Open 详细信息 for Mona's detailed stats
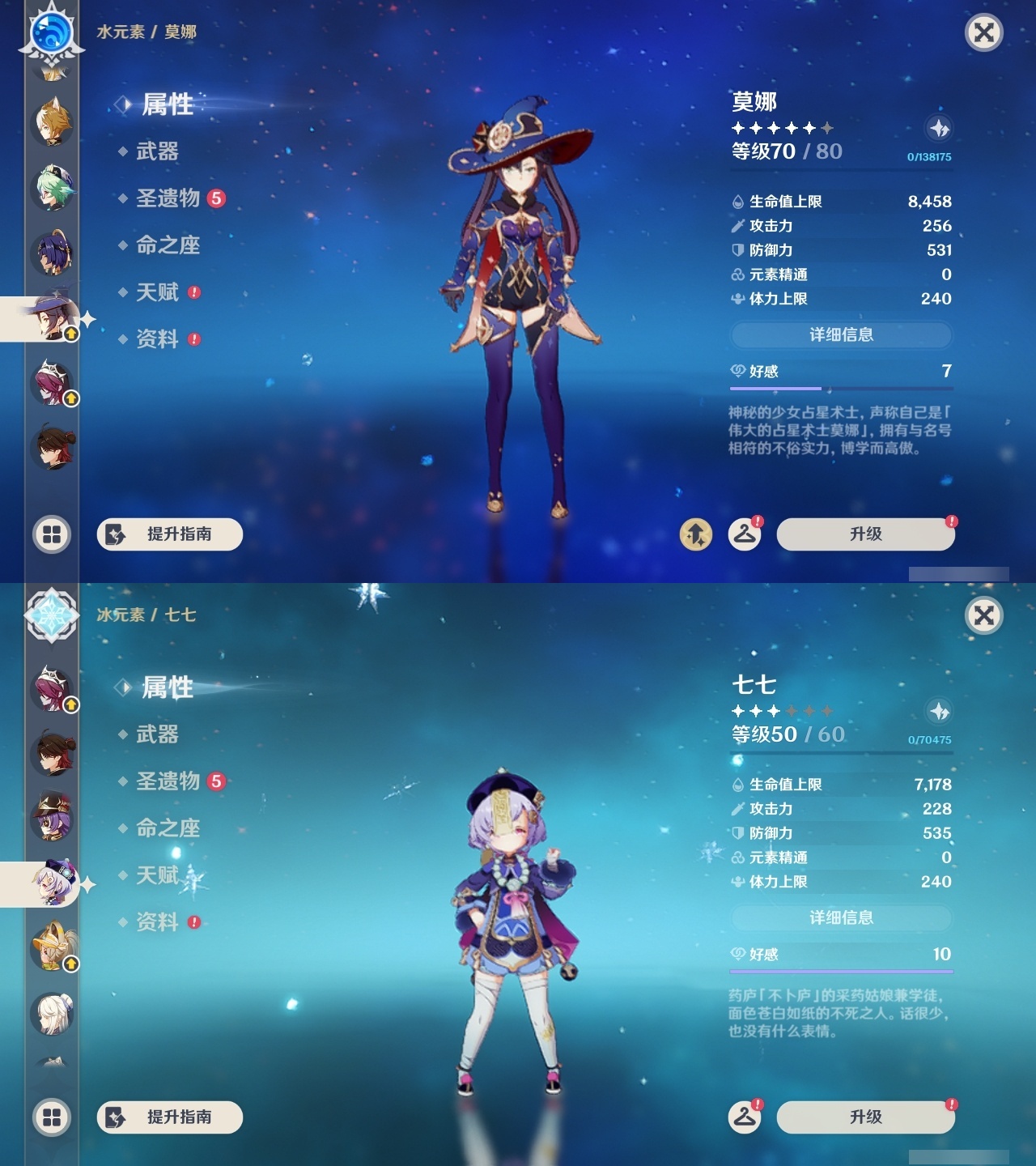Screen dimensions: 1036x1166 click(x=842, y=334)
